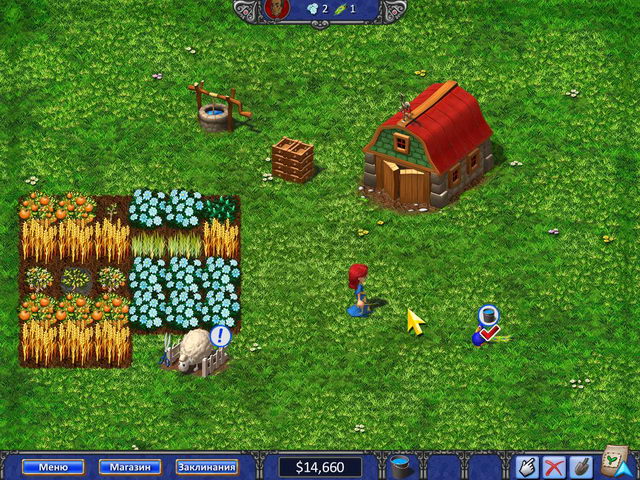The width and height of the screenshot is (640, 480).
Task: Select the water bucket tool
Action: click(402, 466)
